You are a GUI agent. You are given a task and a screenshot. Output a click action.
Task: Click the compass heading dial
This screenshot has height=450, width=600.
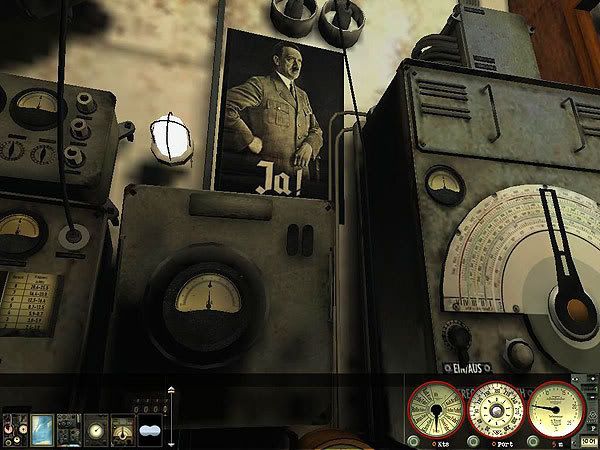496,408
